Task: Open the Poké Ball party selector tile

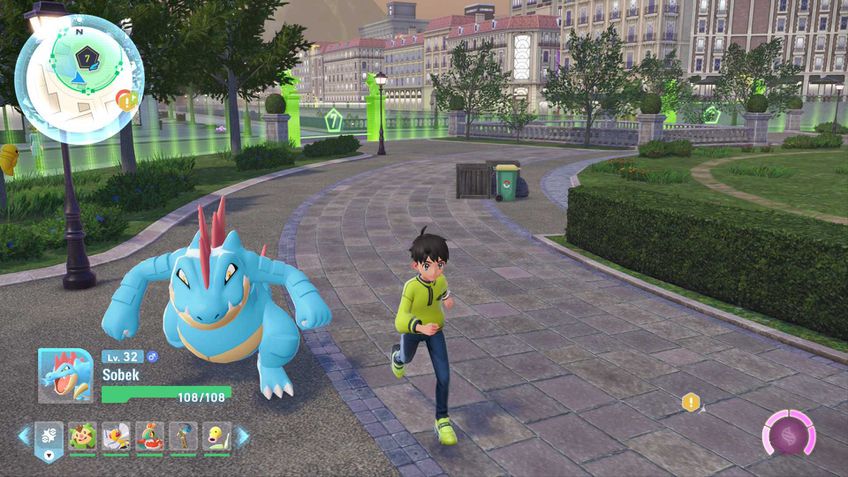Action: tap(49, 436)
